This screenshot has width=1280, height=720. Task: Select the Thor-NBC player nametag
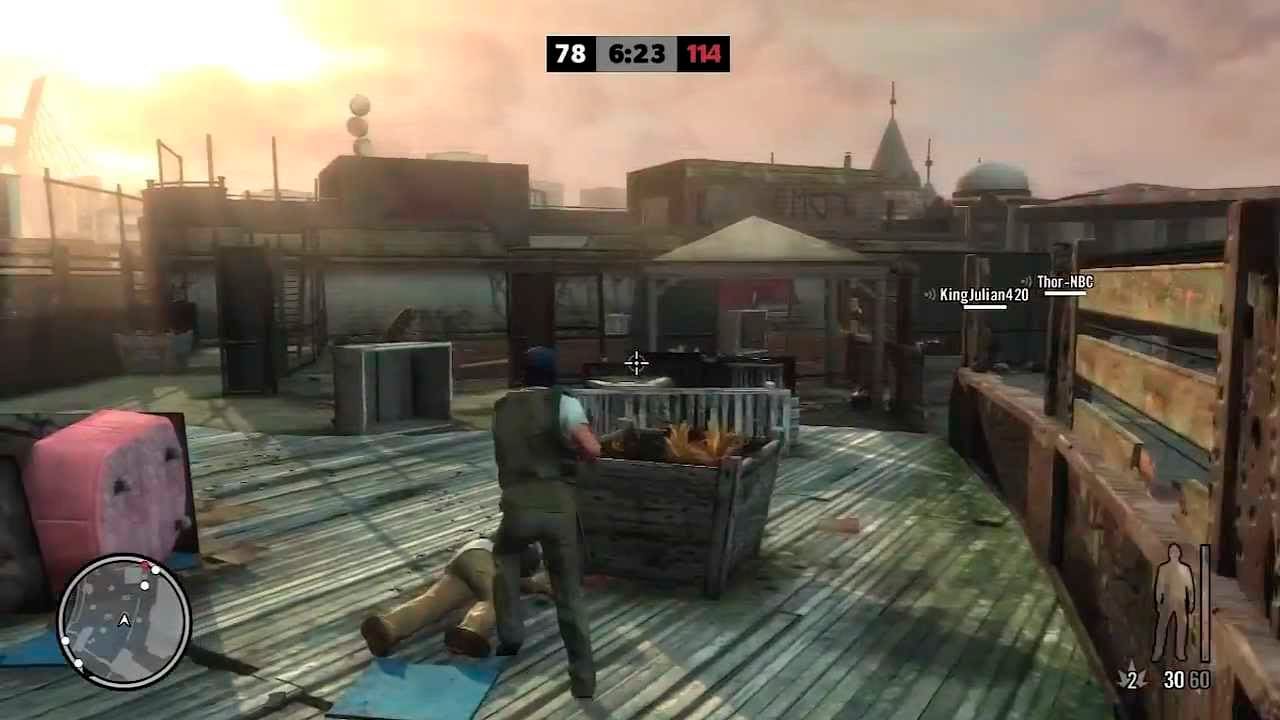click(1065, 282)
